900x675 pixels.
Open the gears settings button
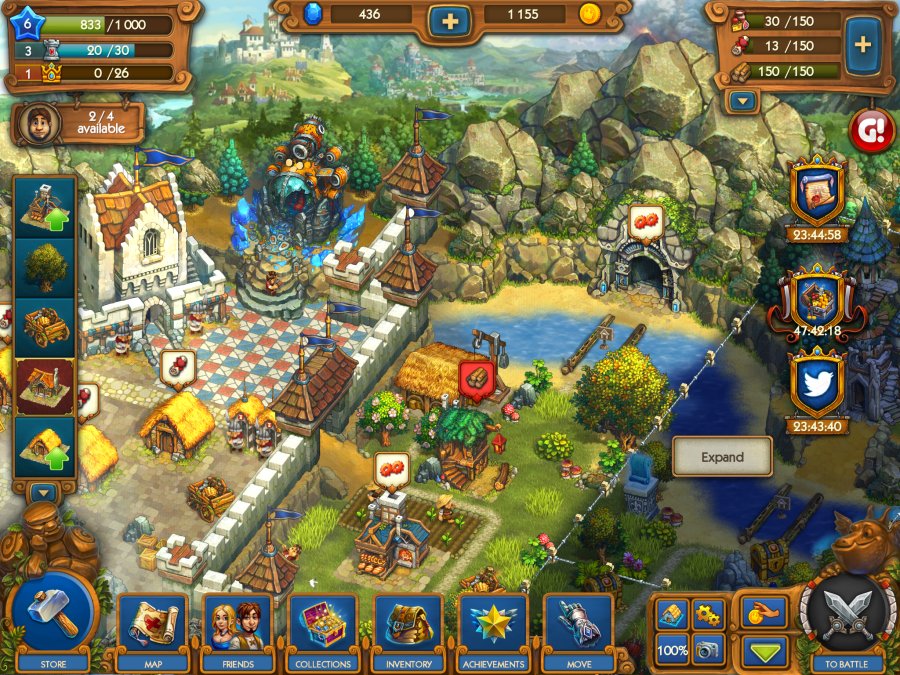coord(707,614)
